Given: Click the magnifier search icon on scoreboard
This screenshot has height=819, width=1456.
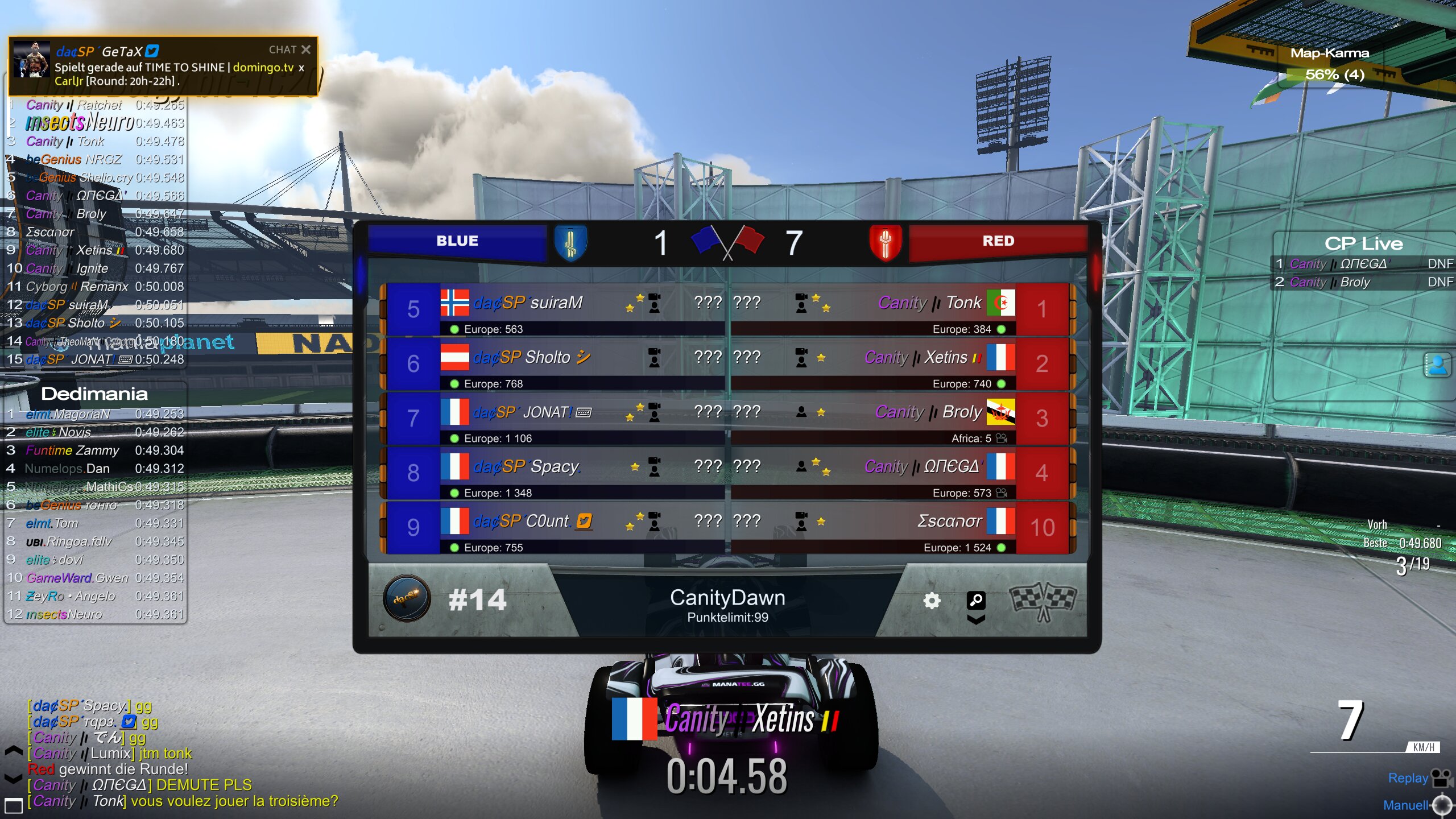Looking at the screenshot, I should tap(976, 600).
